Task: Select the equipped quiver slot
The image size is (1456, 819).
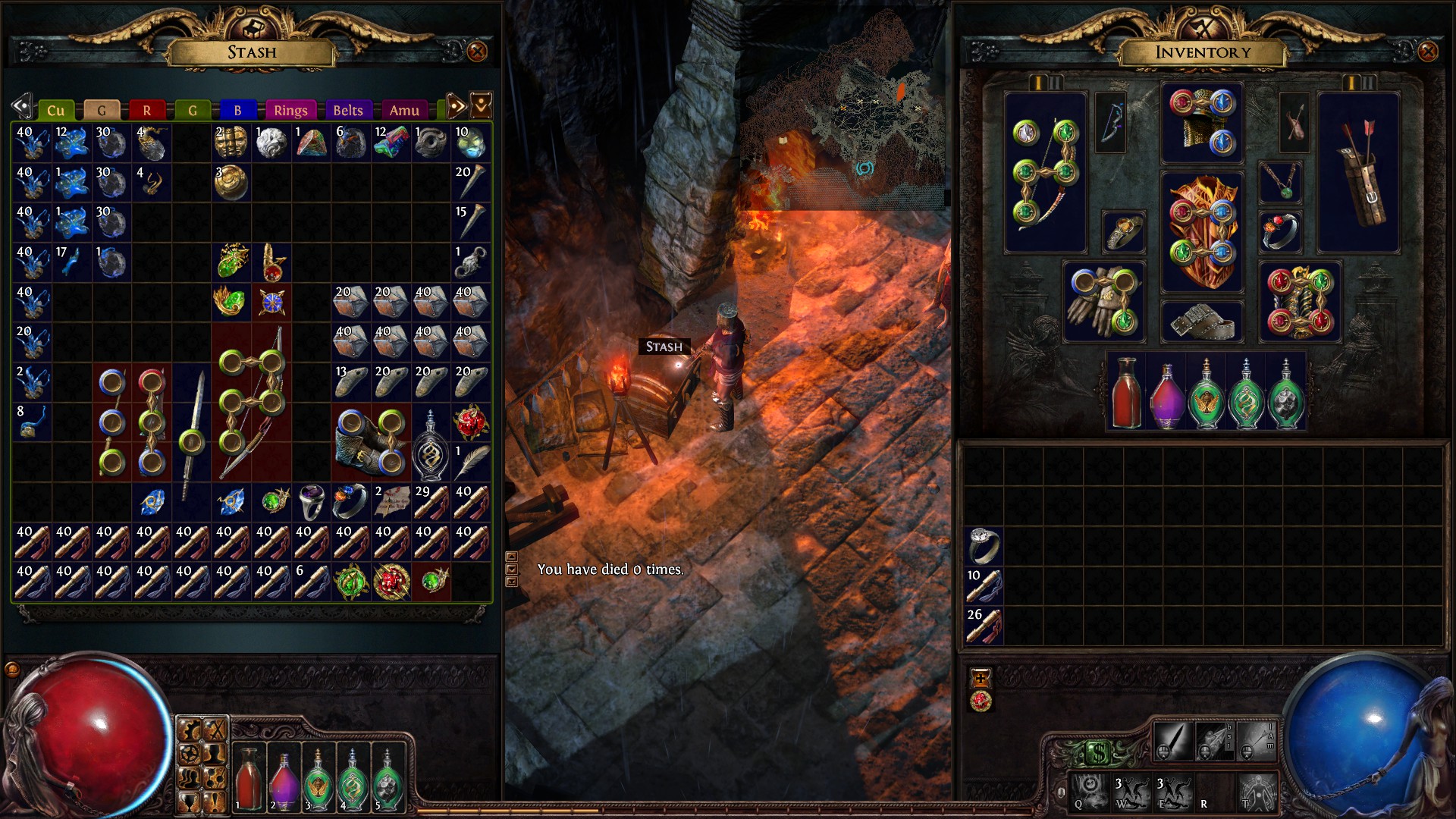Action: point(1358,173)
